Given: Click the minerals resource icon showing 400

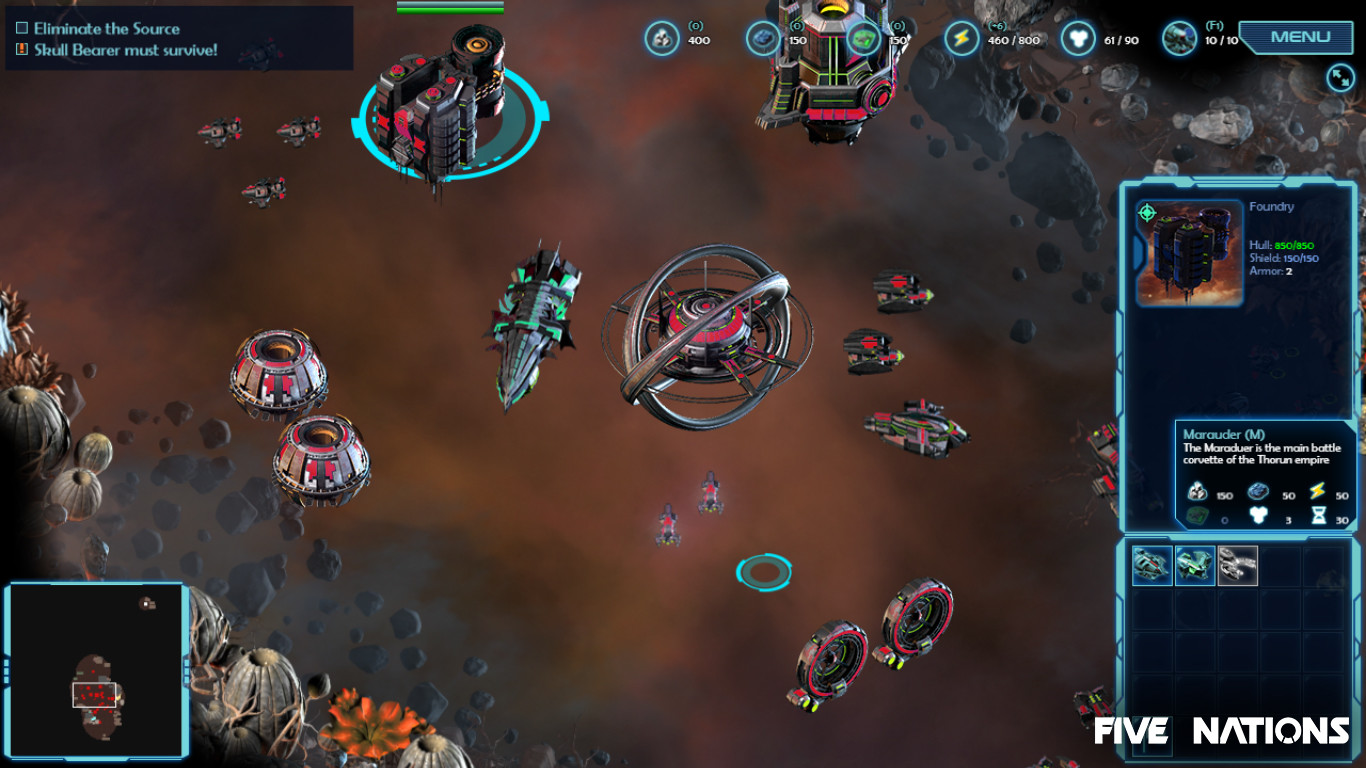Looking at the screenshot, I should coord(662,38).
